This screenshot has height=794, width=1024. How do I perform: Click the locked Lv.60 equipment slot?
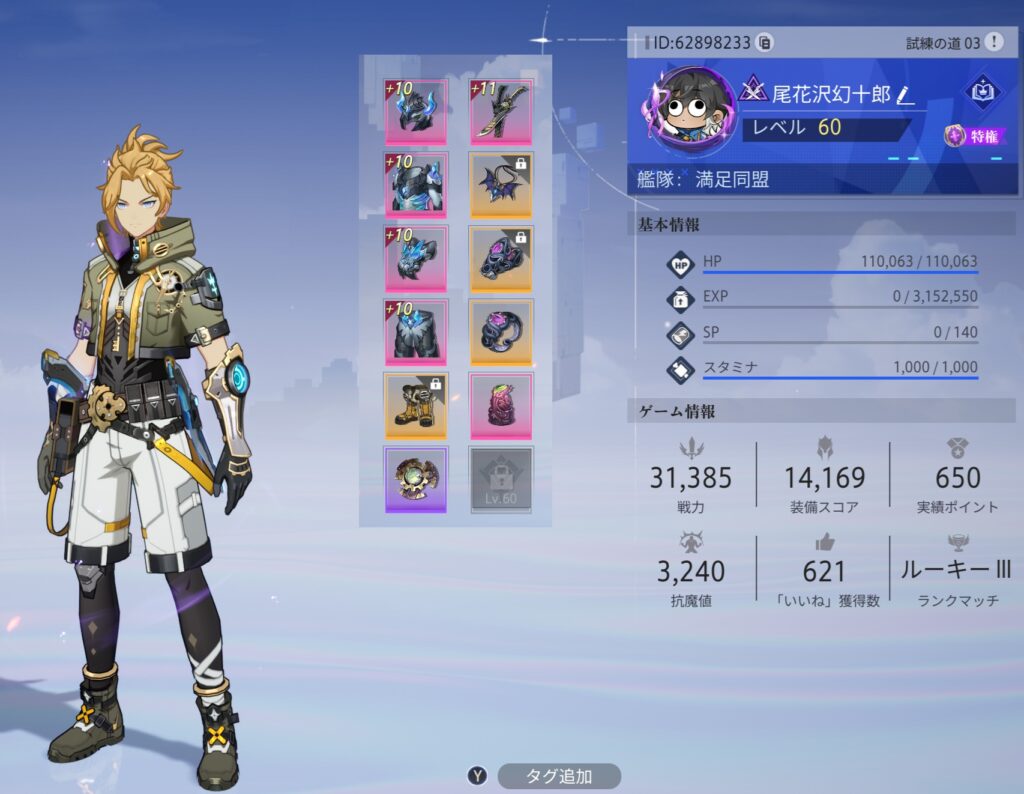(x=501, y=479)
